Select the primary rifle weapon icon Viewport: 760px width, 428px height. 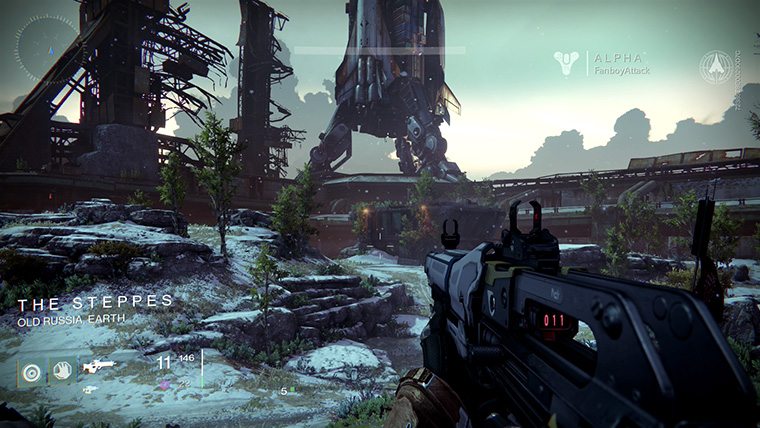point(98,366)
